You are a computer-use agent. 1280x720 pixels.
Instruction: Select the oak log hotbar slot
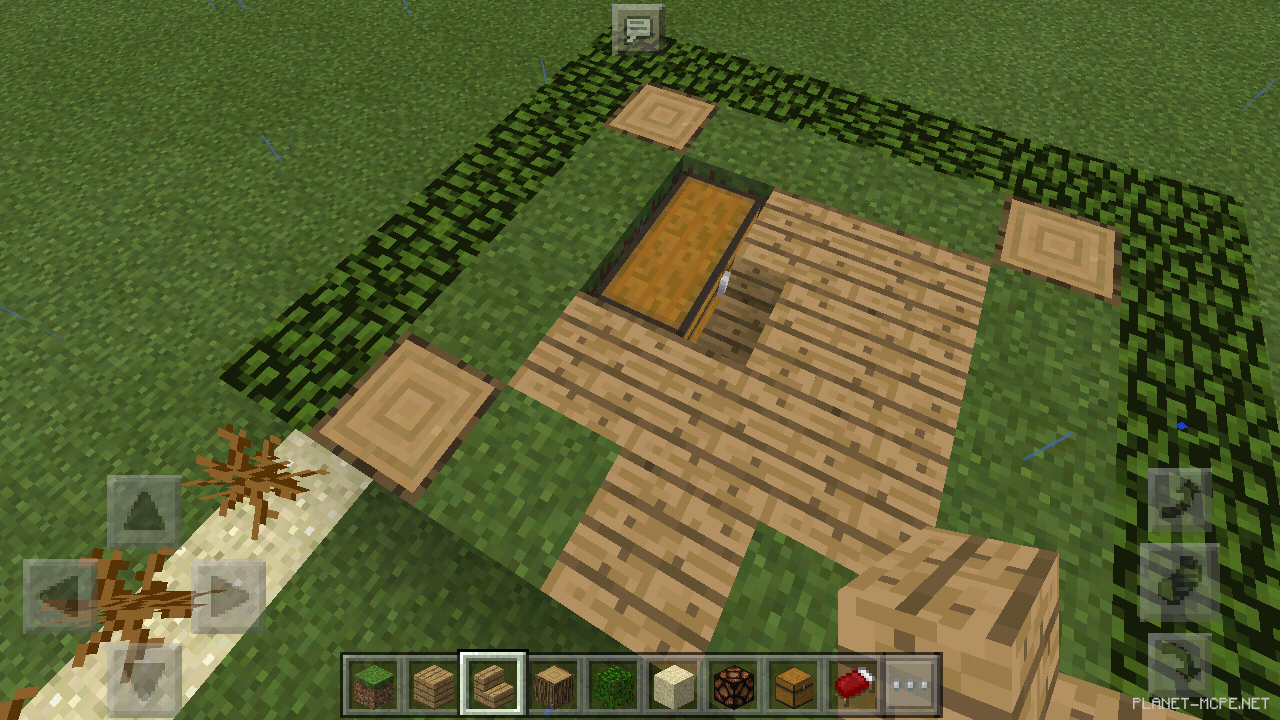pos(553,684)
